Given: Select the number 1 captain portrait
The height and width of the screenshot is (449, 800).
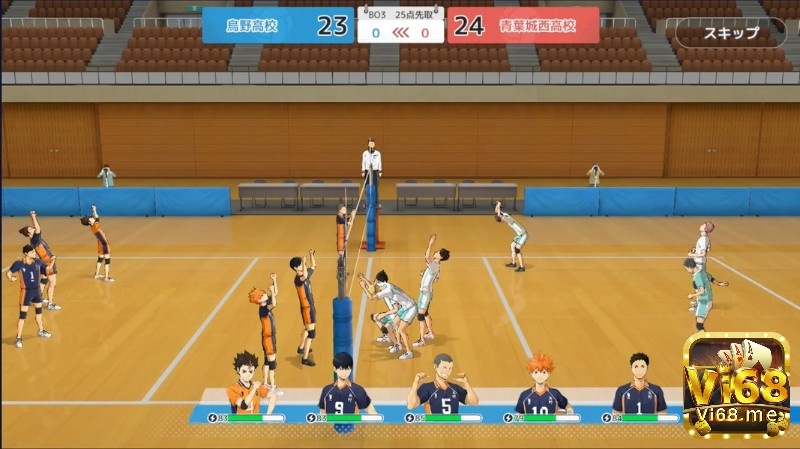Looking at the screenshot, I should [638, 385].
